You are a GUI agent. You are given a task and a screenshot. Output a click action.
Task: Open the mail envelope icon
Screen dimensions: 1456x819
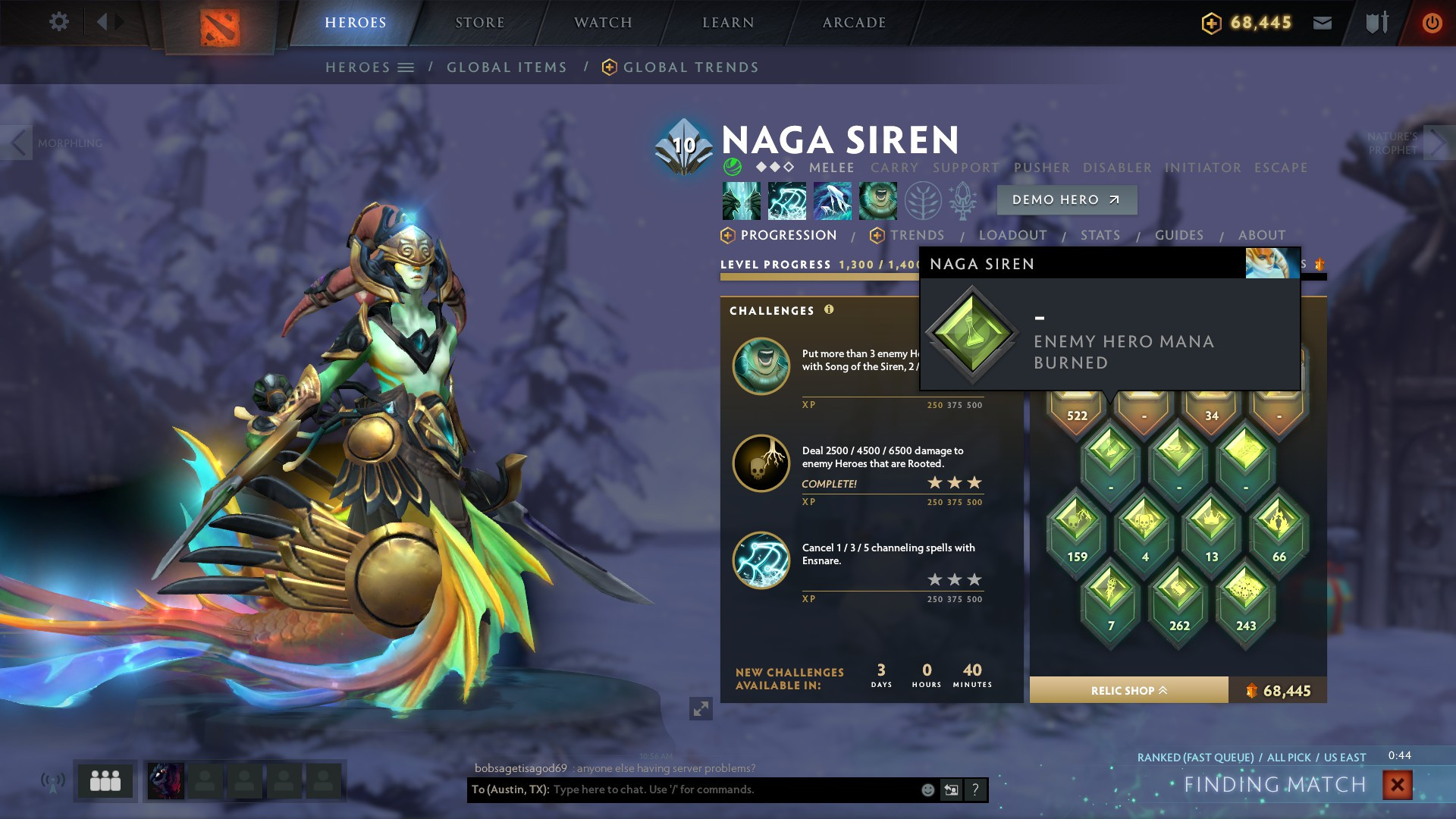tap(1323, 23)
